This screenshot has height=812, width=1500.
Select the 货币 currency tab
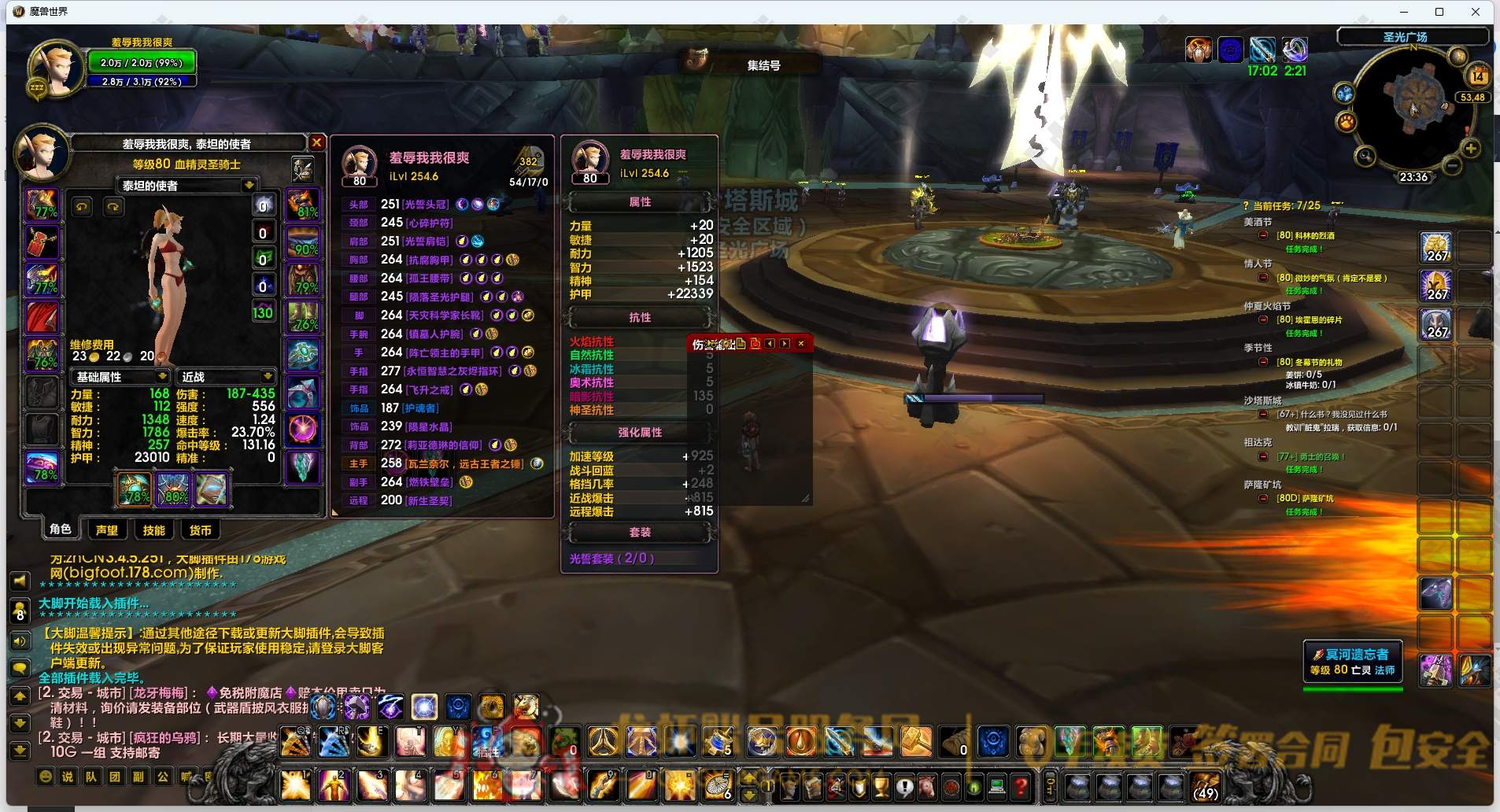tap(200, 530)
